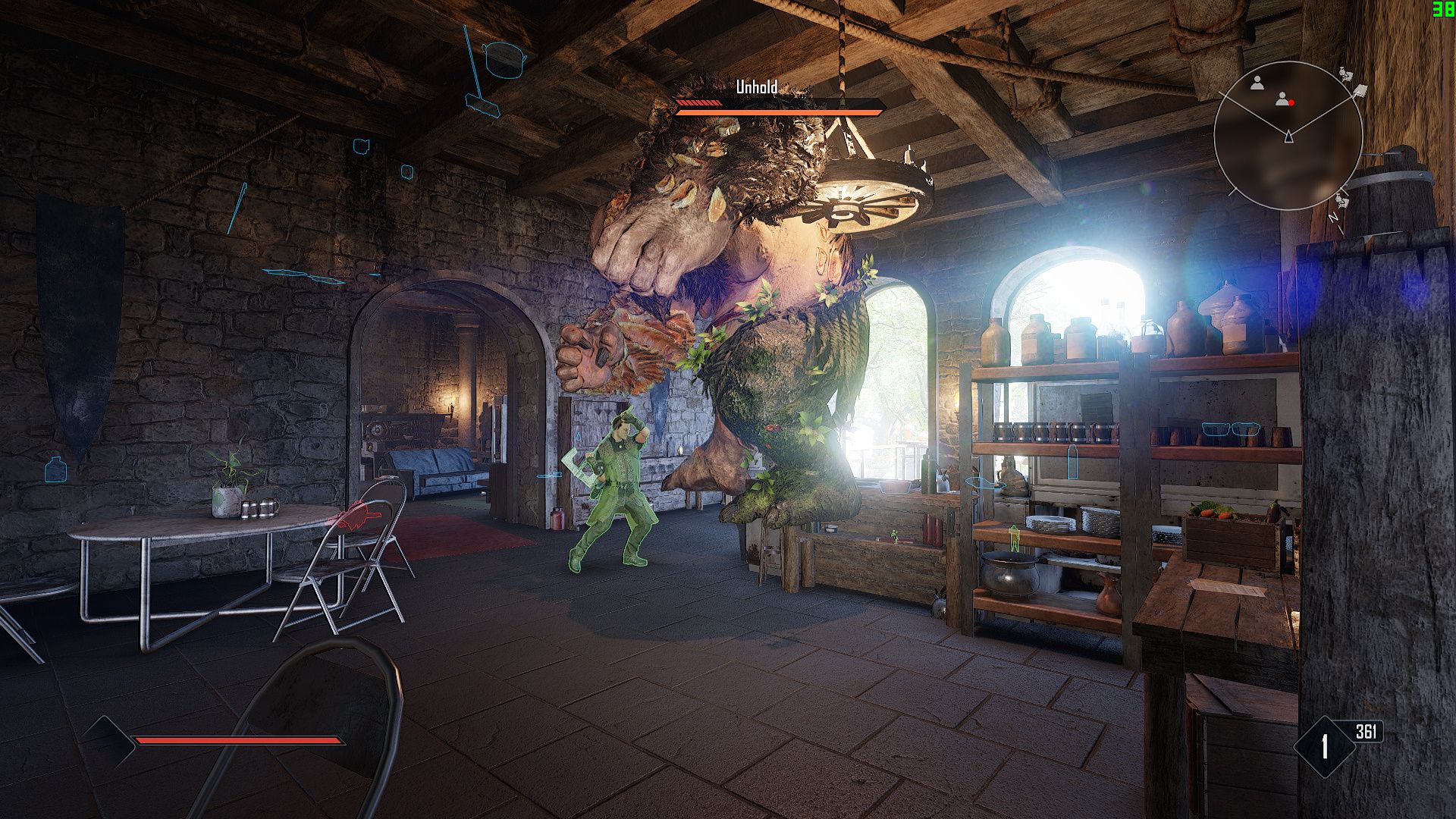
Task: Click the small green figure icon on the shelving
Action: (x=1014, y=538)
